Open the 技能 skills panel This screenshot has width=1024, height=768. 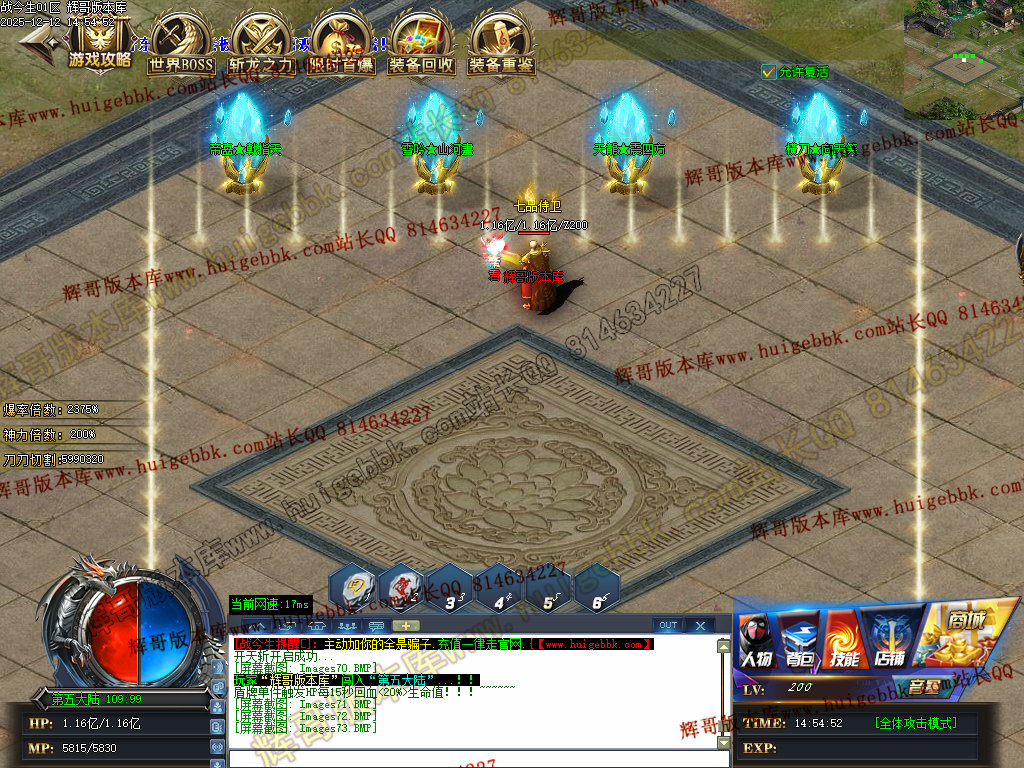click(x=843, y=640)
